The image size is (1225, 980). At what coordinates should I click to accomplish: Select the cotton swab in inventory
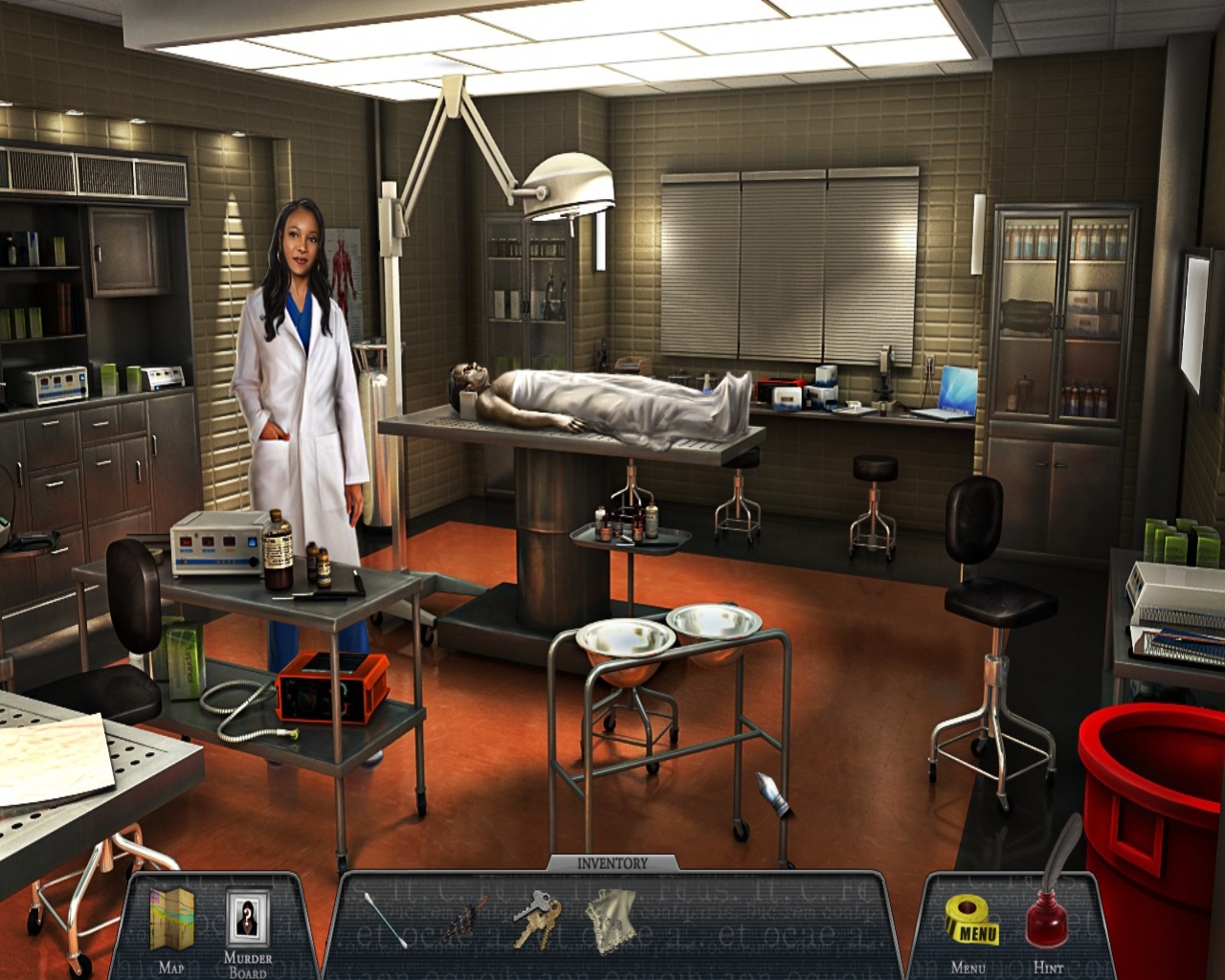(385, 921)
